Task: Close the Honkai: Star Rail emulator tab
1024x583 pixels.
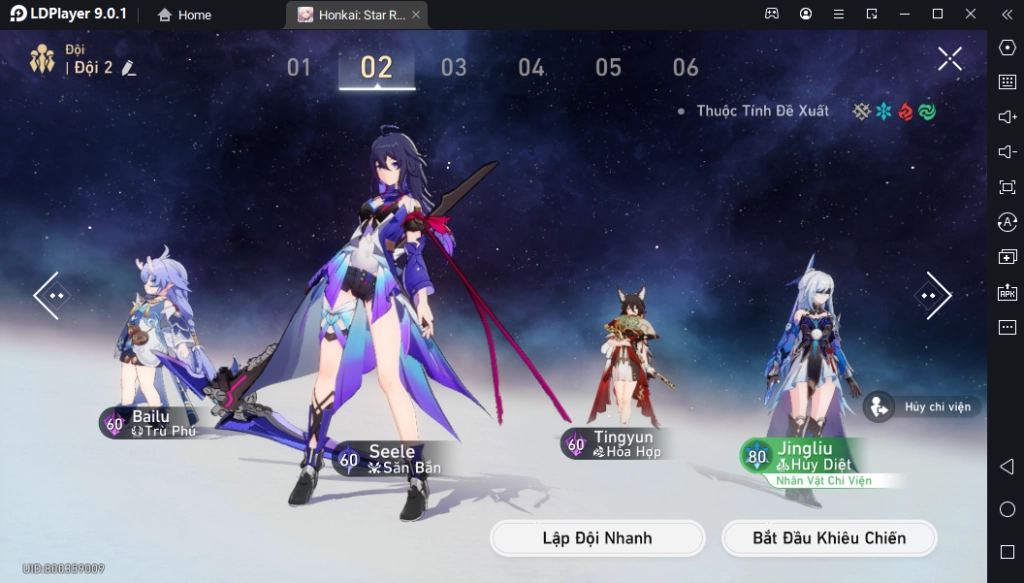Action: (416, 15)
